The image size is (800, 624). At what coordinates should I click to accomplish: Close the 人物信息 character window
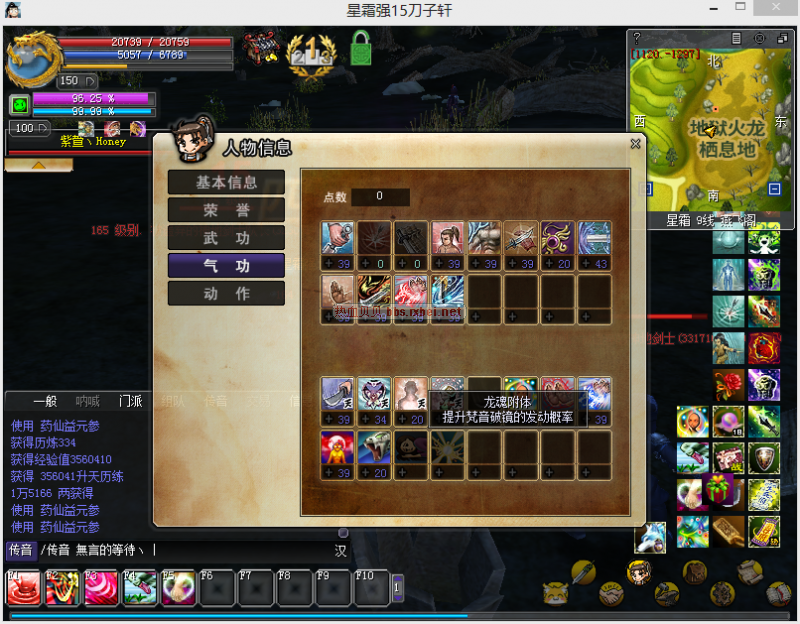(635, 144)
